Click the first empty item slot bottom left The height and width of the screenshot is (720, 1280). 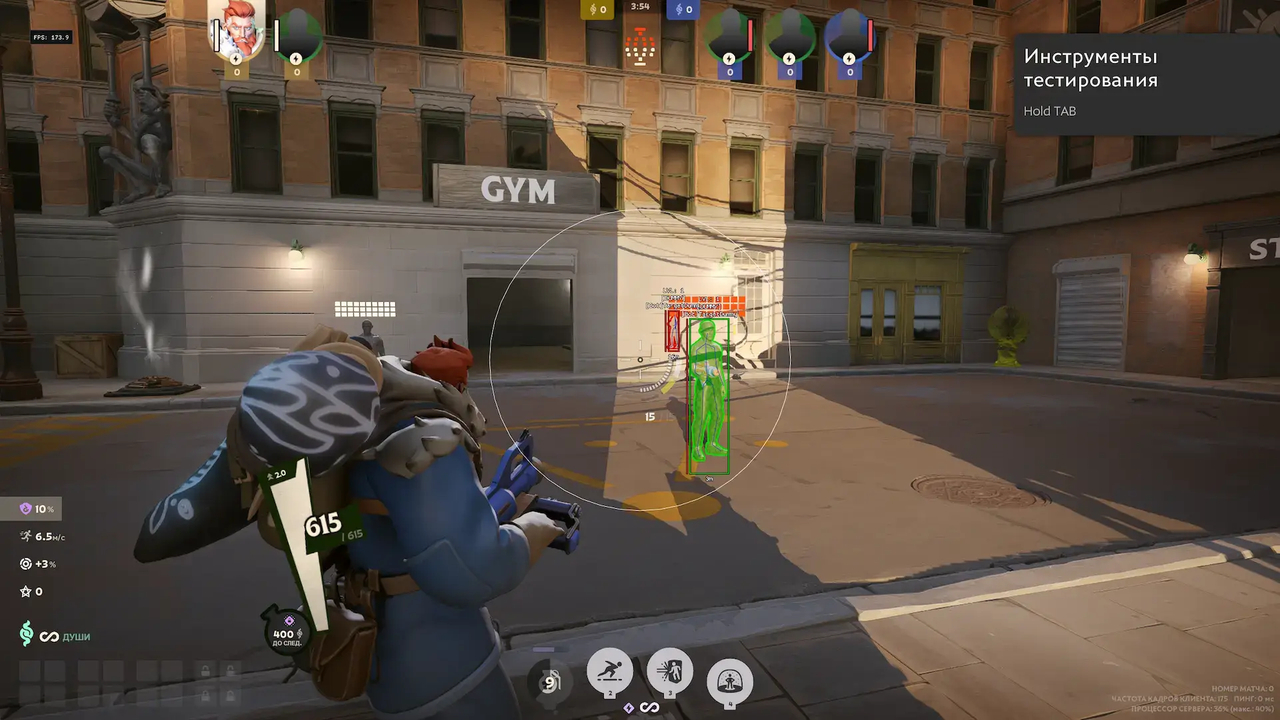pos(30,672)
